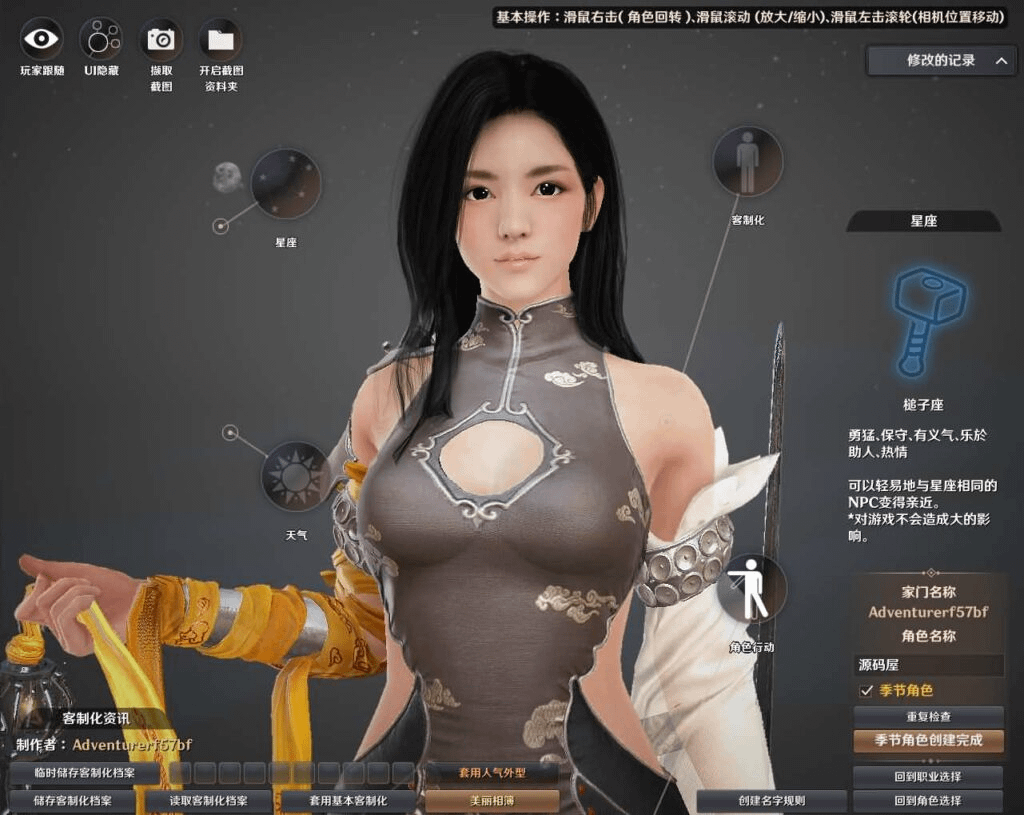Expand the 修改的记录 dropdown
The height and width of the screenshot is (815, 1024).
point(941,61)
